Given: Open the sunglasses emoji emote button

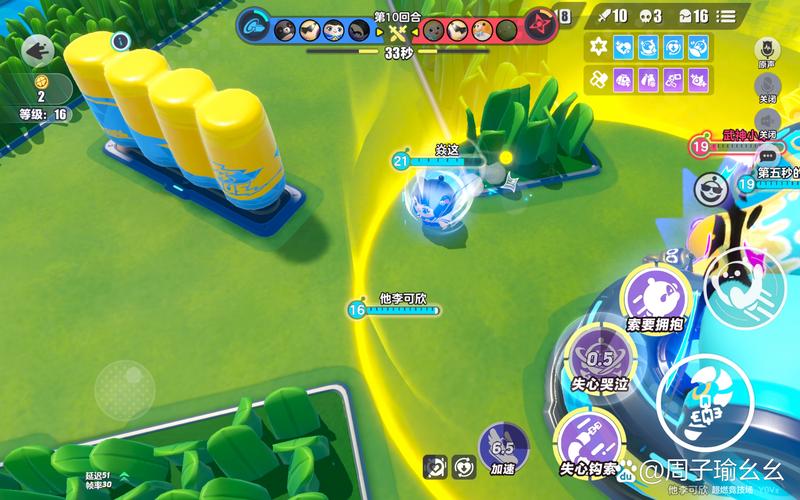Looking at the screenshot, I should (x=711, y=187).
